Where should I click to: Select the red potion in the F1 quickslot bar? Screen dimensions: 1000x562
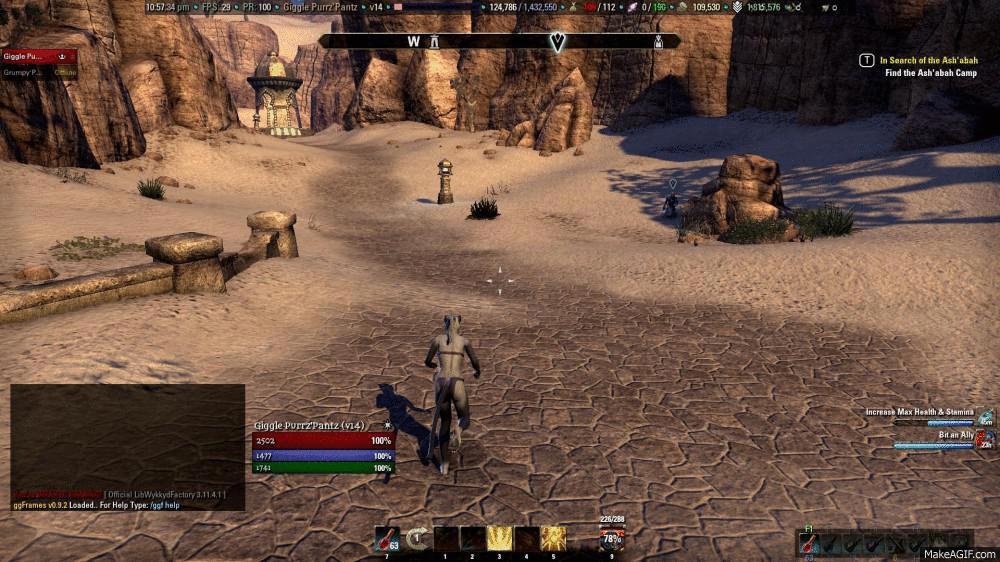[809, 544]
